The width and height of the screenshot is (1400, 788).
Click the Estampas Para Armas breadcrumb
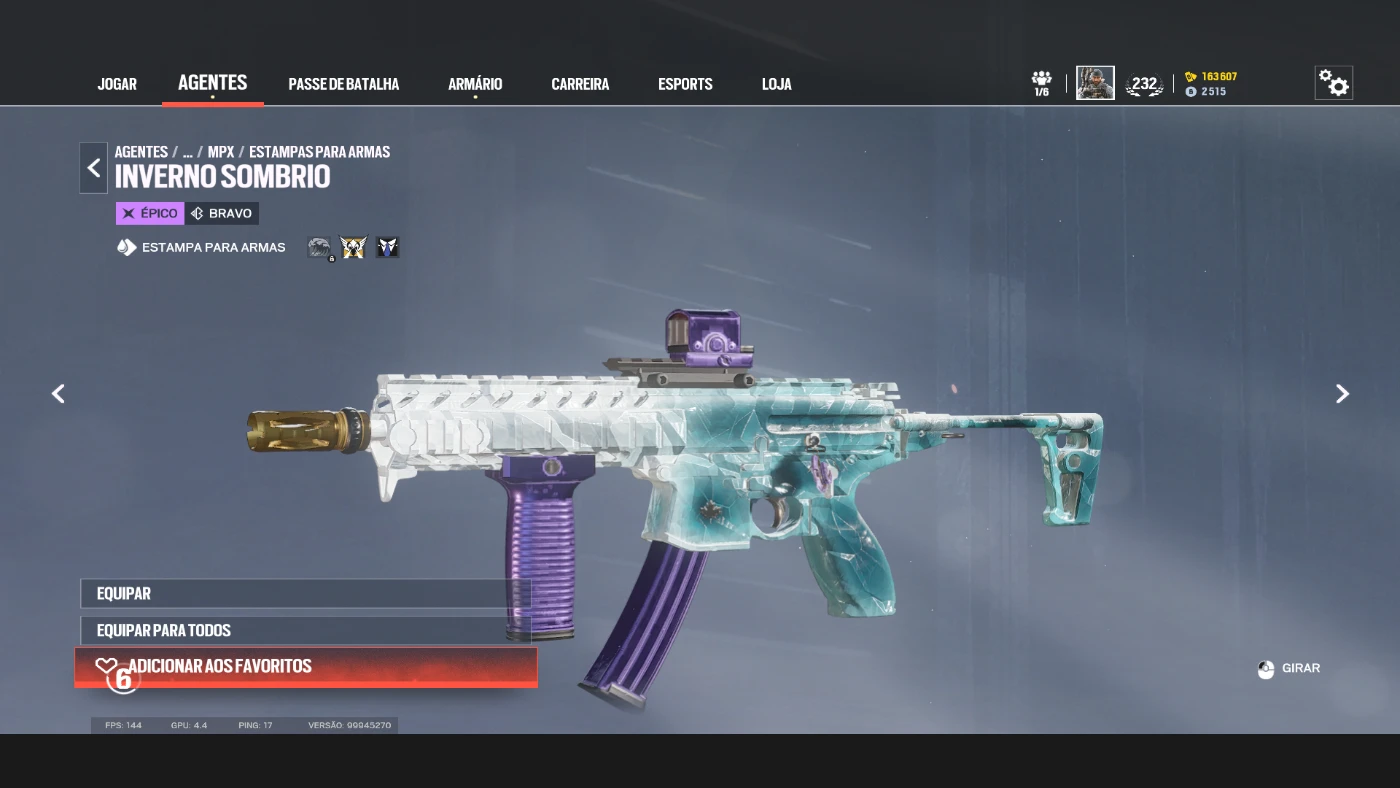coord(319,152)
